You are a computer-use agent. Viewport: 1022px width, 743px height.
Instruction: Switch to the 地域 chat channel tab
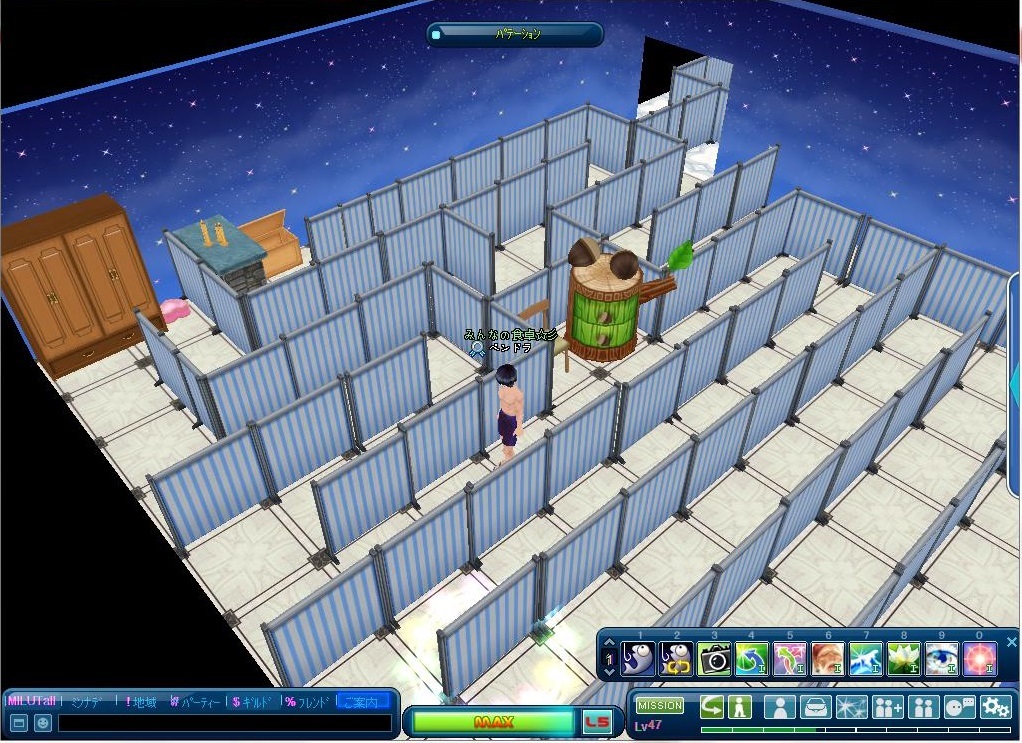coord(141,702)
